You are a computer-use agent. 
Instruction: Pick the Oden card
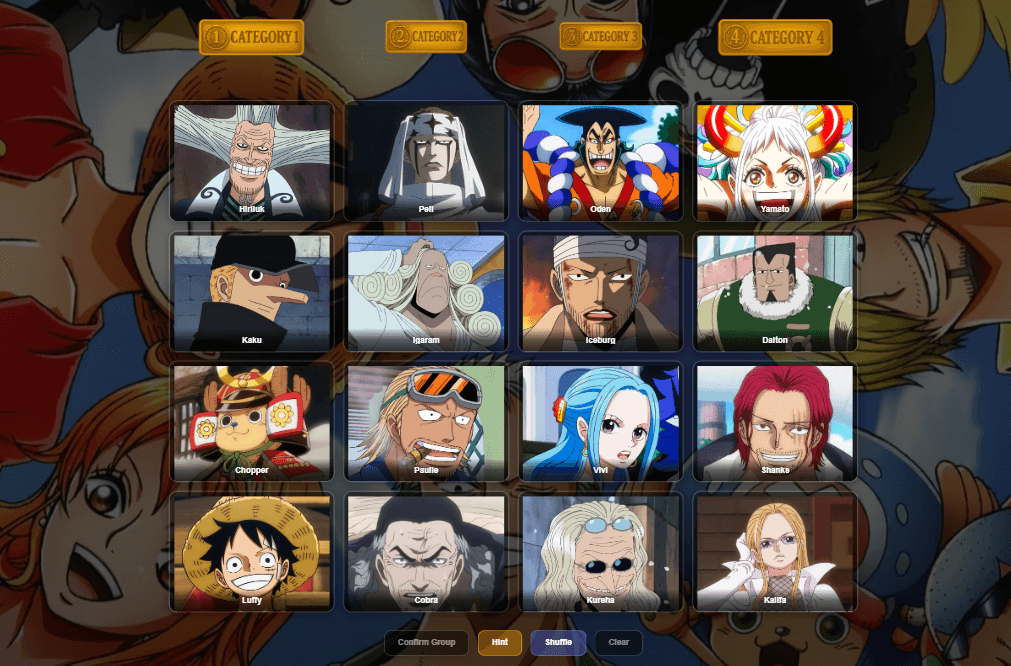pyautogui.click(x=600, y=161)
